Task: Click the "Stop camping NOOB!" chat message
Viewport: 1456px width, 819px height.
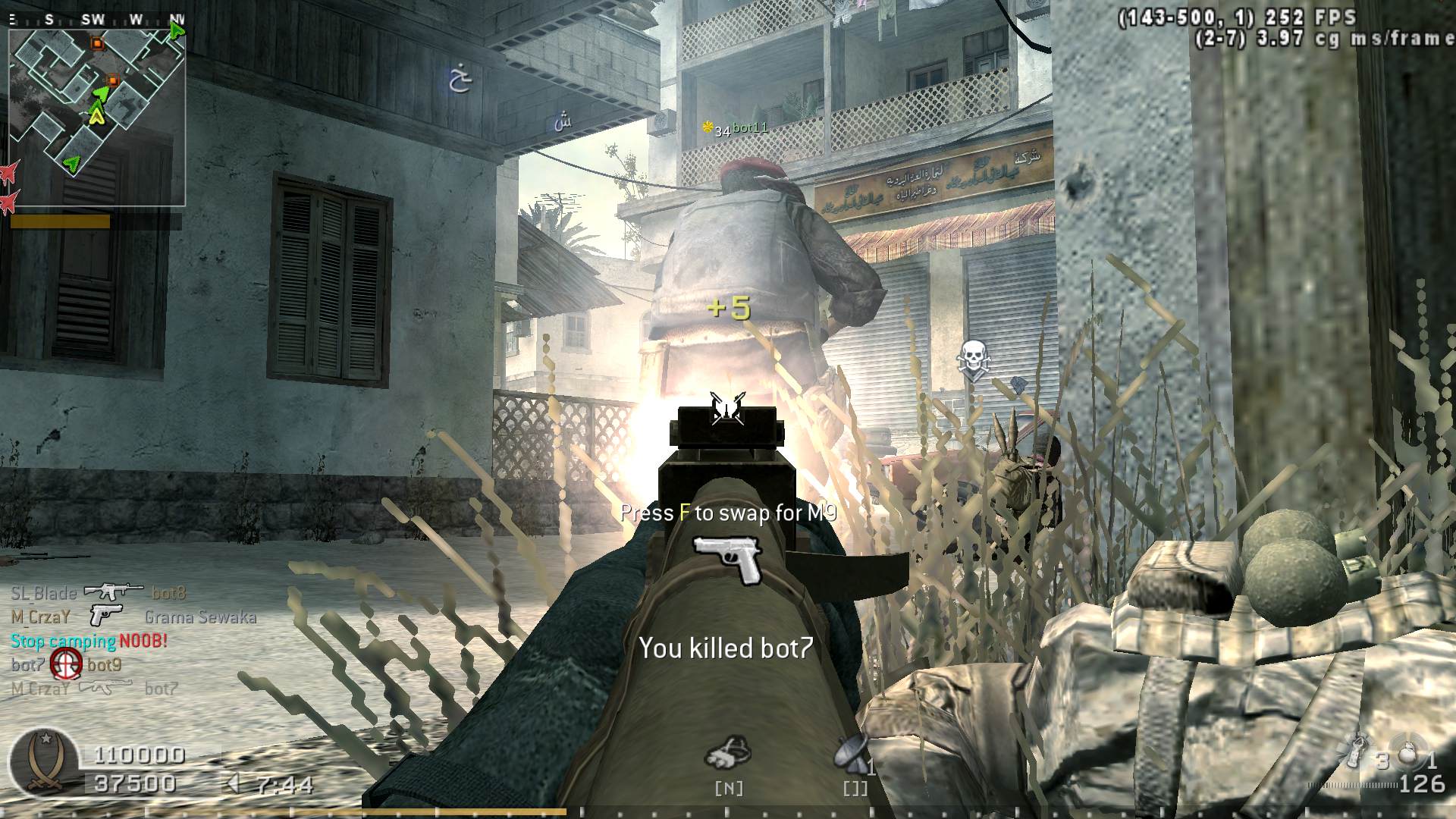Action: [x=89, y=641]
